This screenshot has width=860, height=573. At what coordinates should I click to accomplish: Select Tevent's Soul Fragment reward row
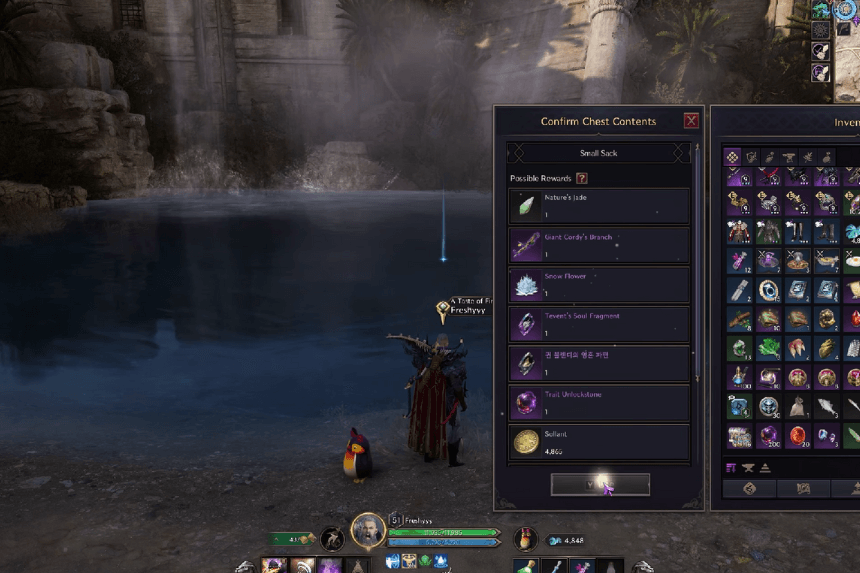pyautogui.click(x=599, y=323)
